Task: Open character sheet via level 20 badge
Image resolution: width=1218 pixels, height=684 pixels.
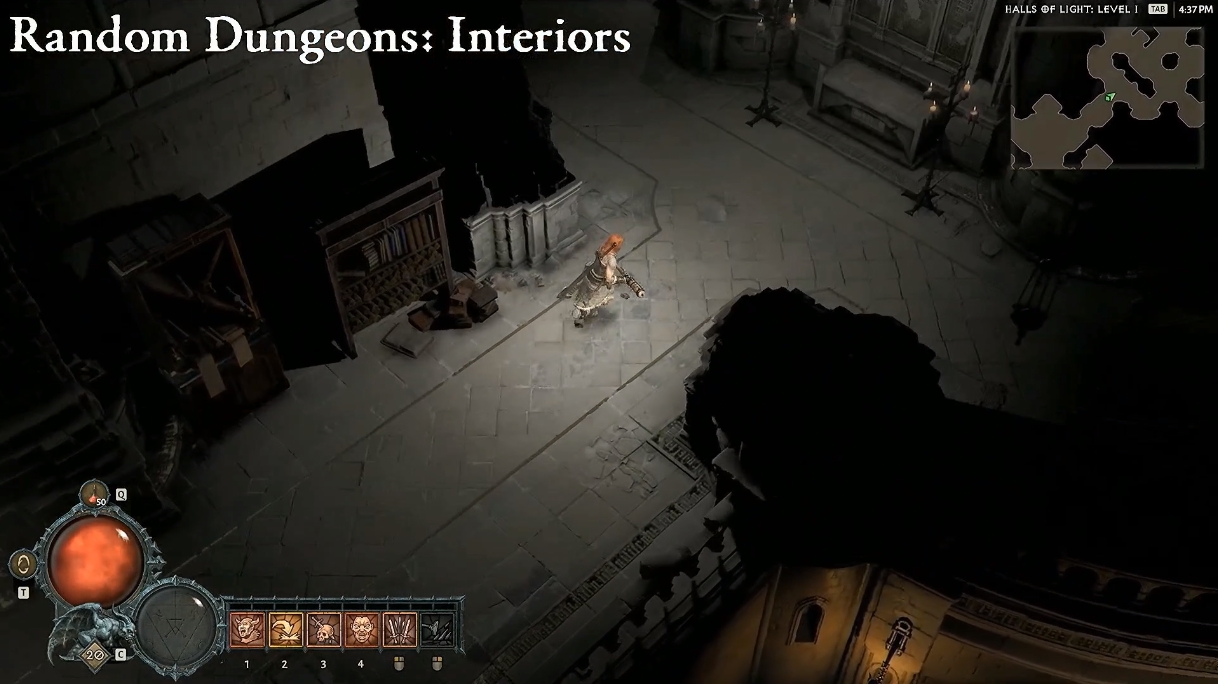Action: point(96,654)
